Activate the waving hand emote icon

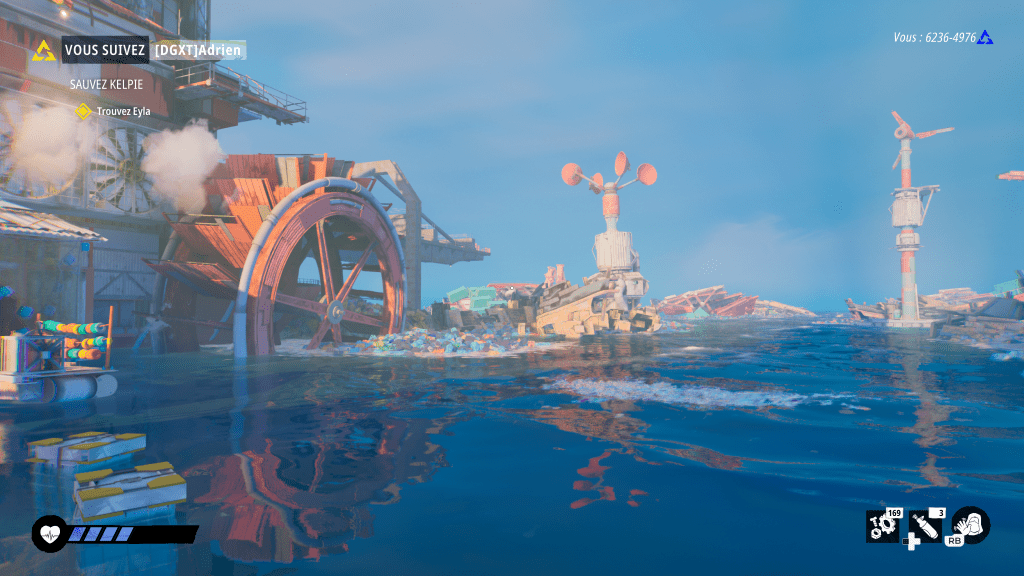pos(970,524)
